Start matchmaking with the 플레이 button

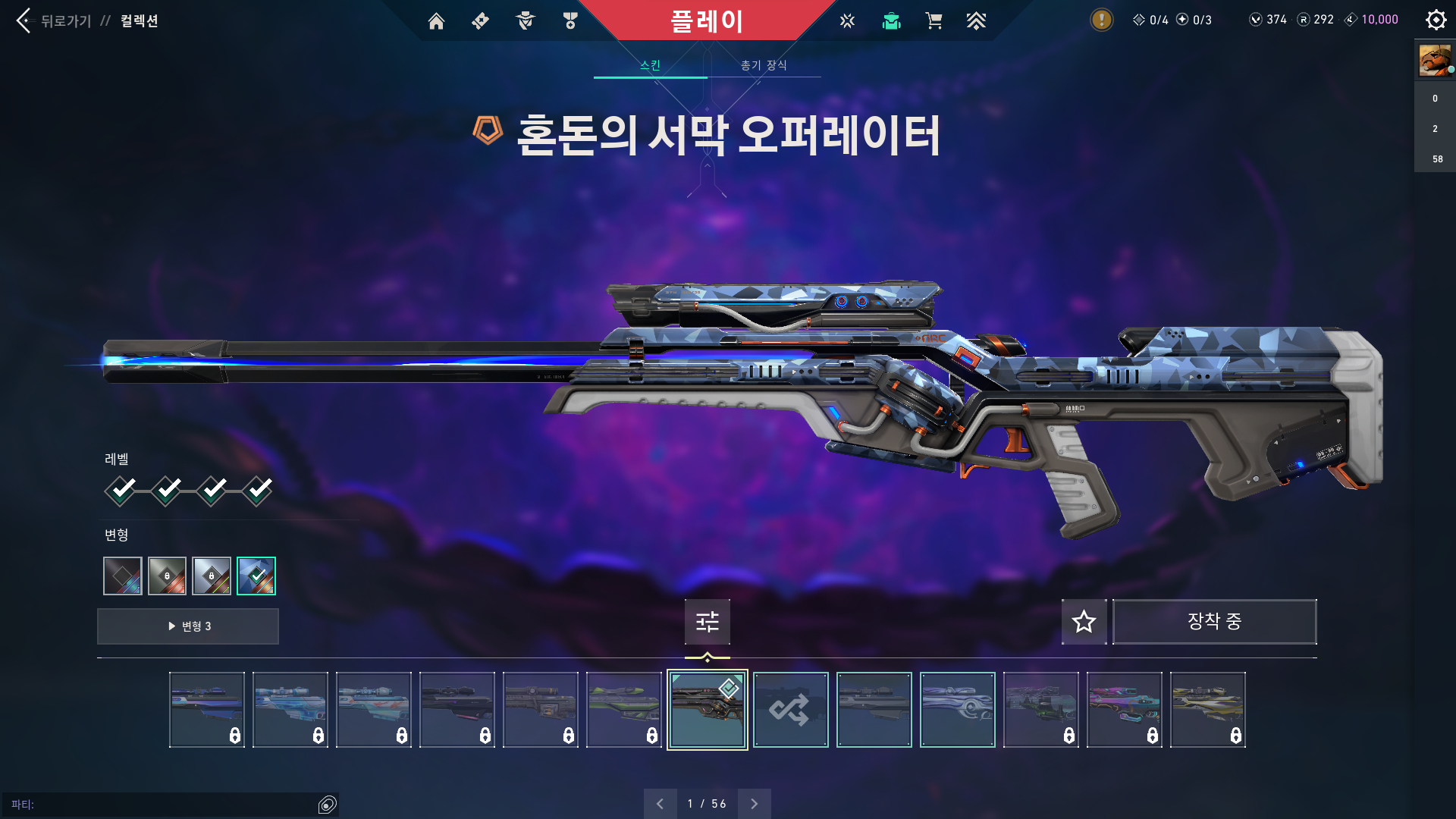pyautogui.click(x=706, y=20)
